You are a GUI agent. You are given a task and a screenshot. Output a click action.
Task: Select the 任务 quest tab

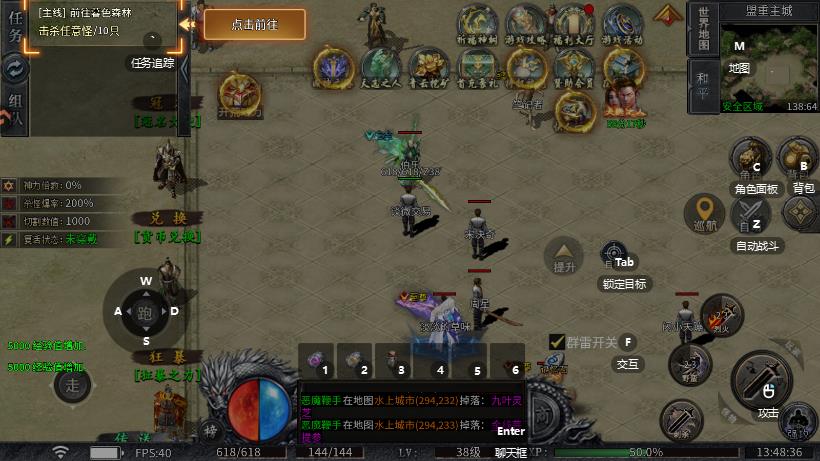point(13,30)
